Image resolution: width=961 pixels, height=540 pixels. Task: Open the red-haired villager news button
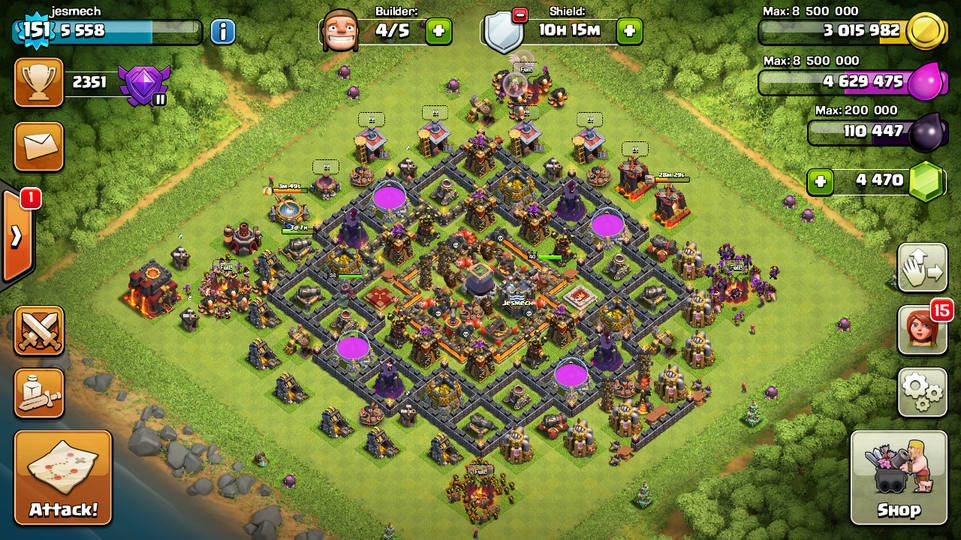click(x=921, y=331)
